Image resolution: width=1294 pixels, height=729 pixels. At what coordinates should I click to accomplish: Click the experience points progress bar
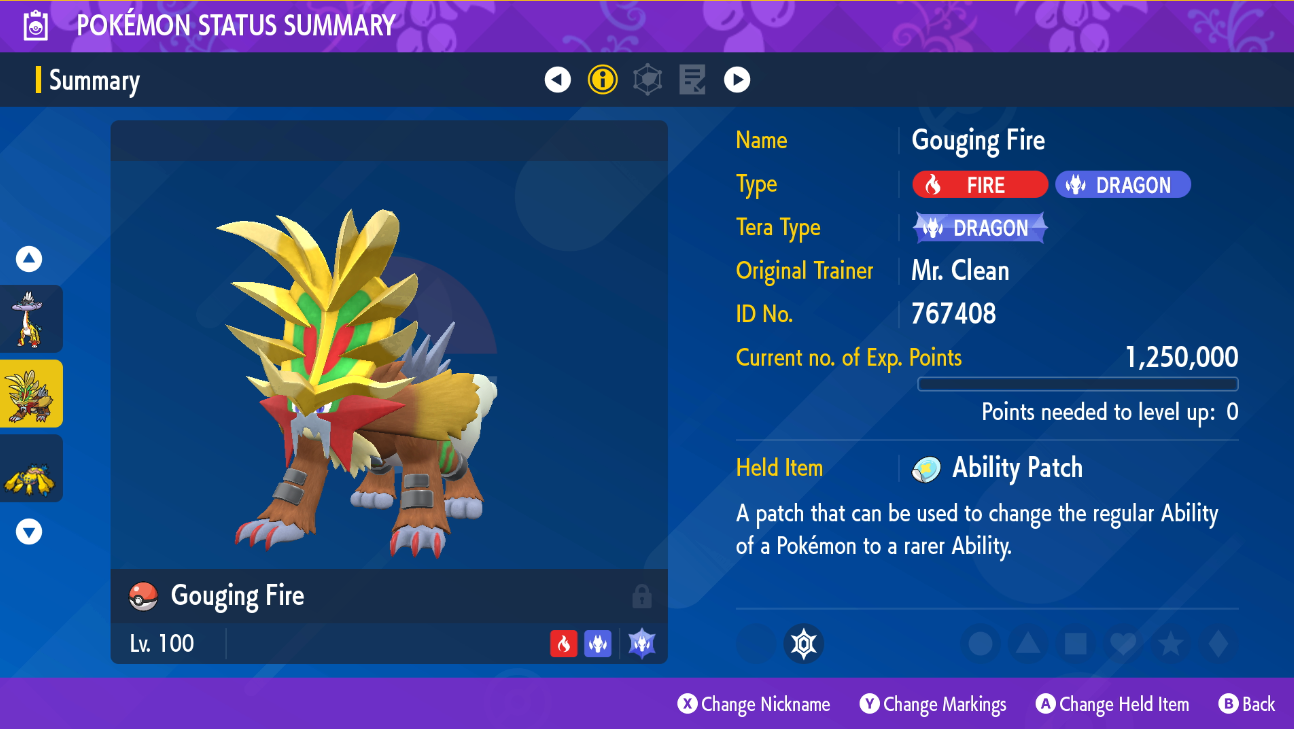click(1077, 384)
